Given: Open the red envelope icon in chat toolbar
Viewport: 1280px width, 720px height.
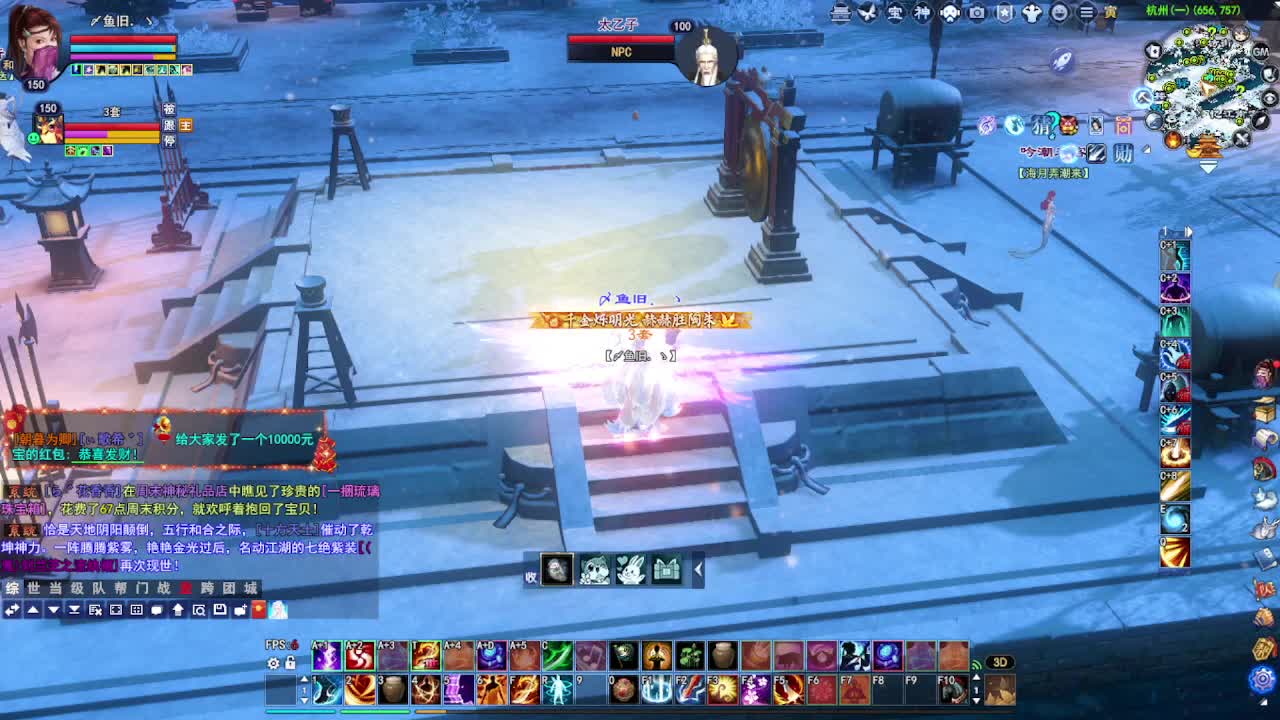Looking at the screenshot, I should pos(258,609).
